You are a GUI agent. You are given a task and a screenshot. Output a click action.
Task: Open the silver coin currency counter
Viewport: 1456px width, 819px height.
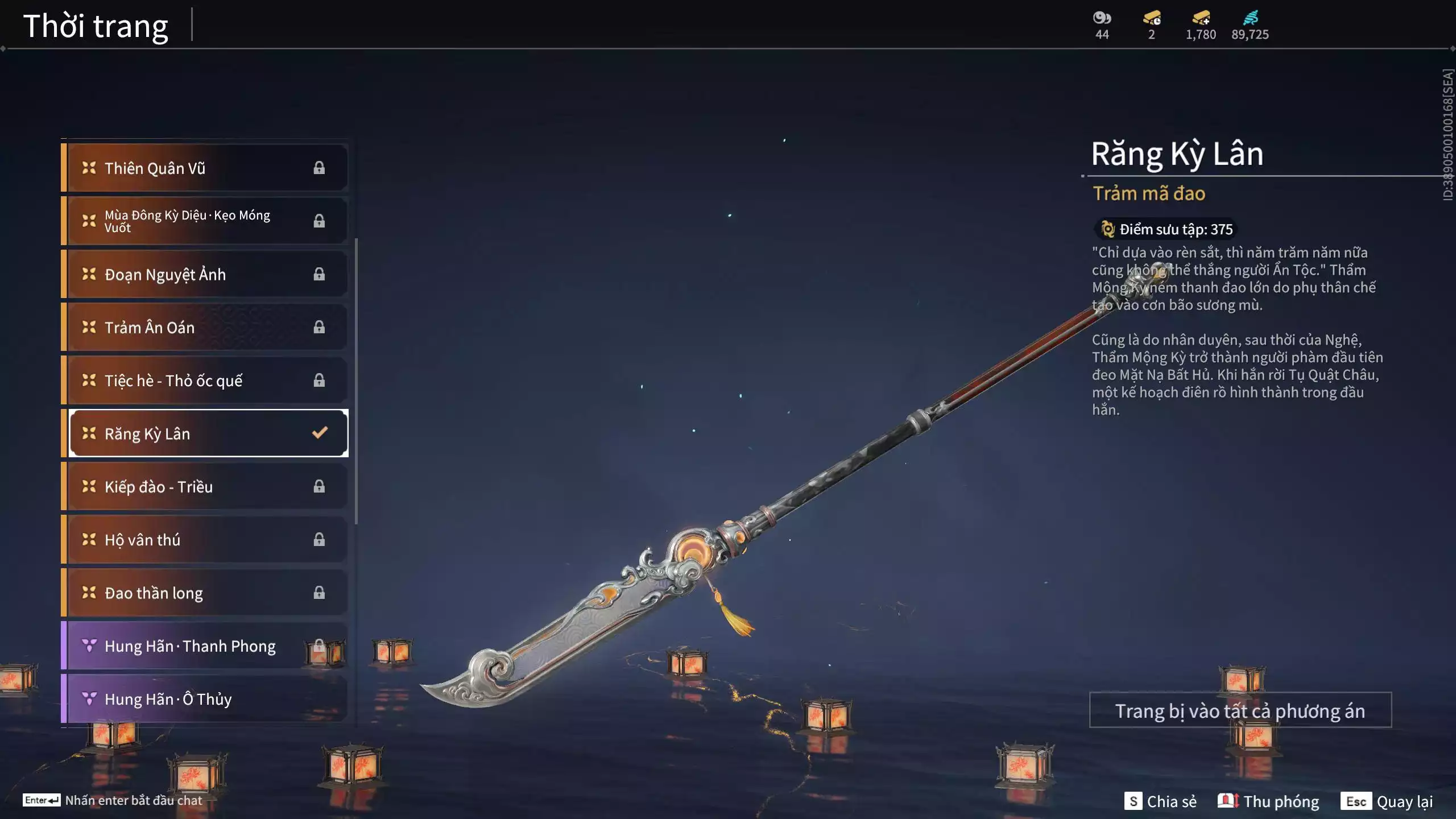tap(1102, 25)
